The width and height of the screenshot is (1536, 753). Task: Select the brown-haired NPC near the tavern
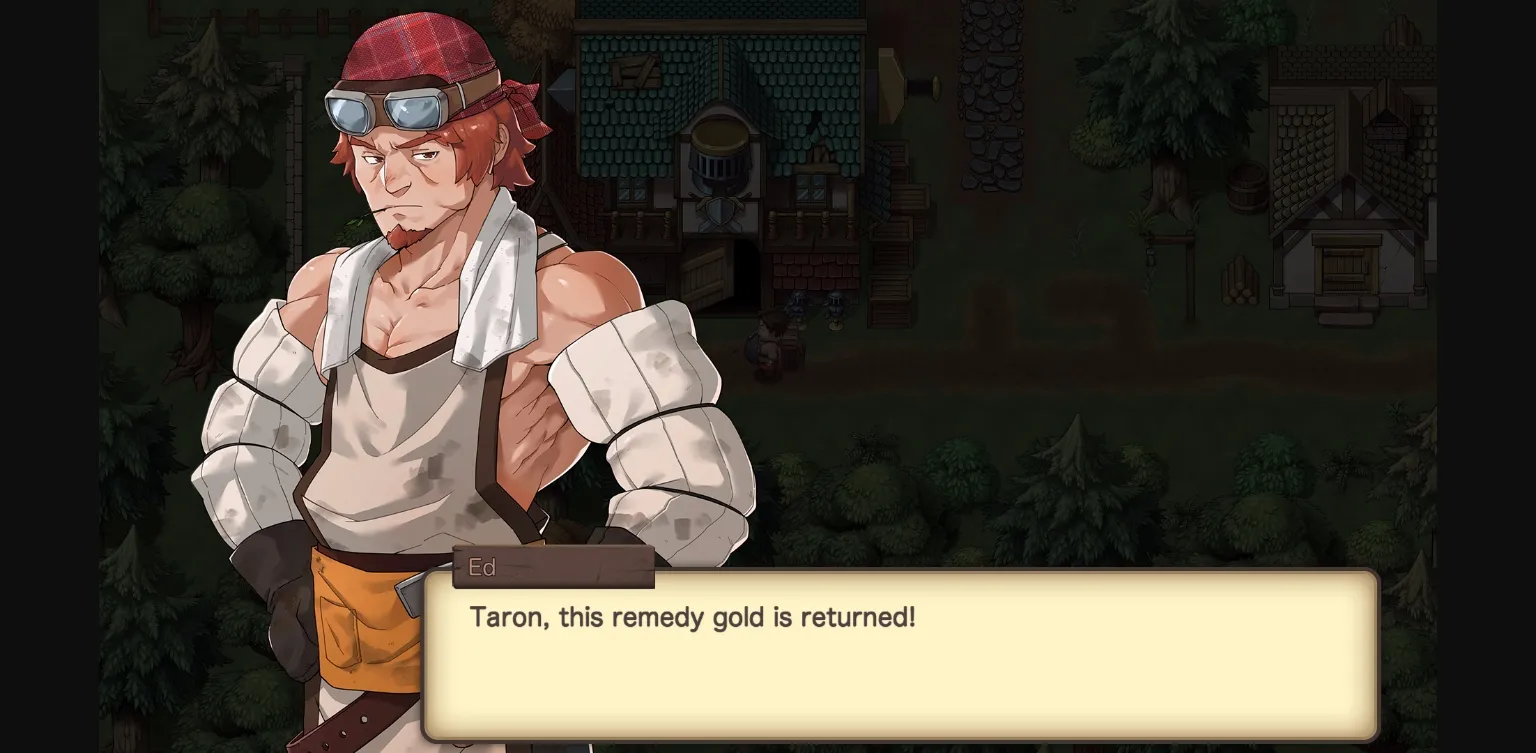(x=767, y=335)
